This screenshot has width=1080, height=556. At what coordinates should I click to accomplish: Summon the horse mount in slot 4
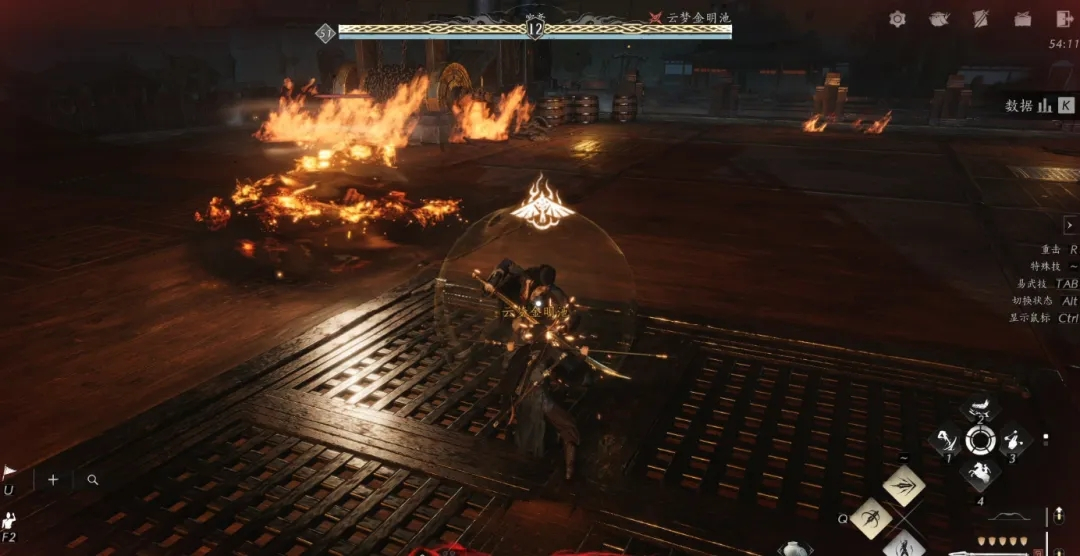click(980, 474)
